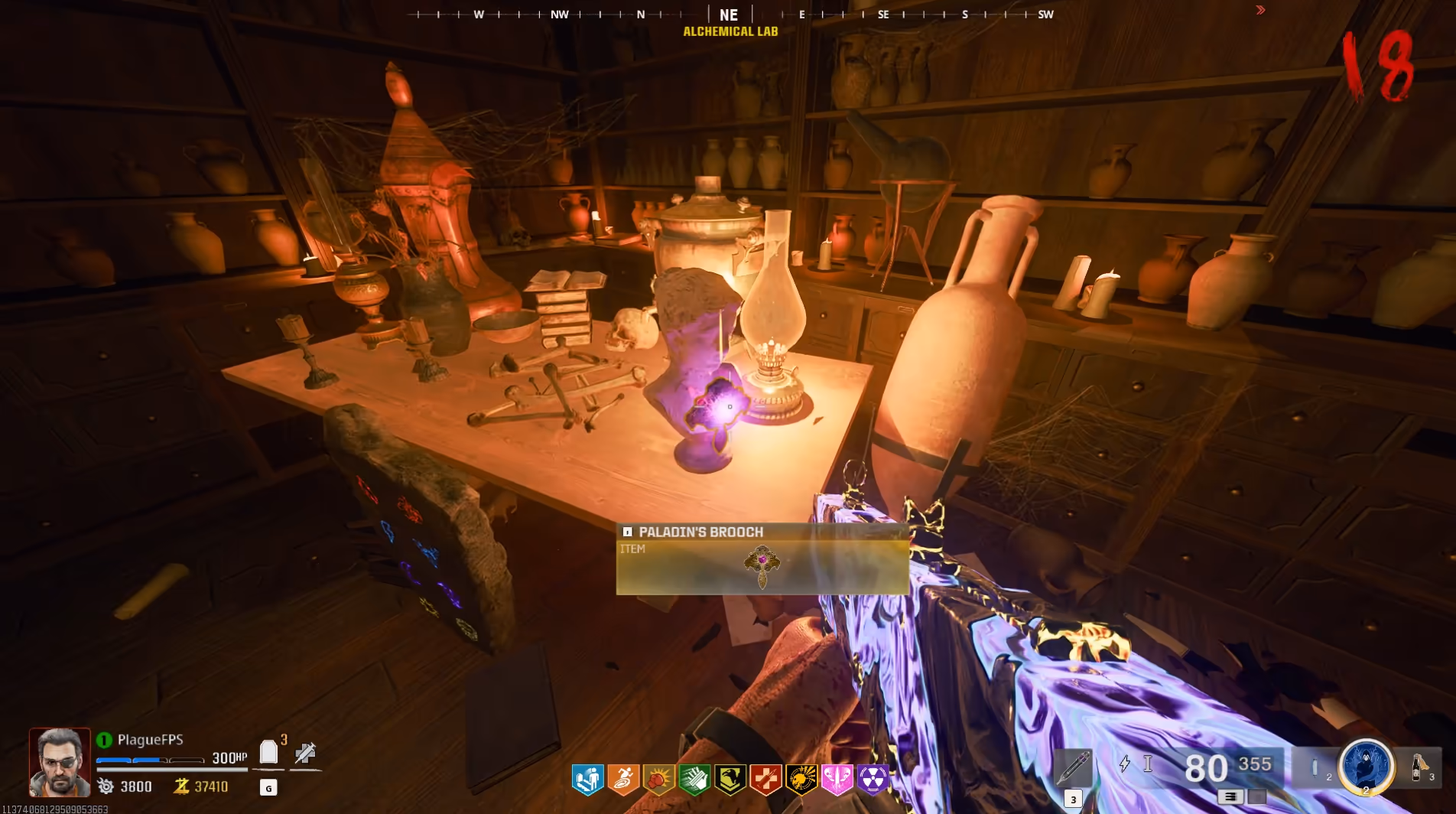The width and height of the screenshot is (1456, 814).
Task: Click the compass bar heading strip
Action: pyautogui.click(x=729, y=14)
